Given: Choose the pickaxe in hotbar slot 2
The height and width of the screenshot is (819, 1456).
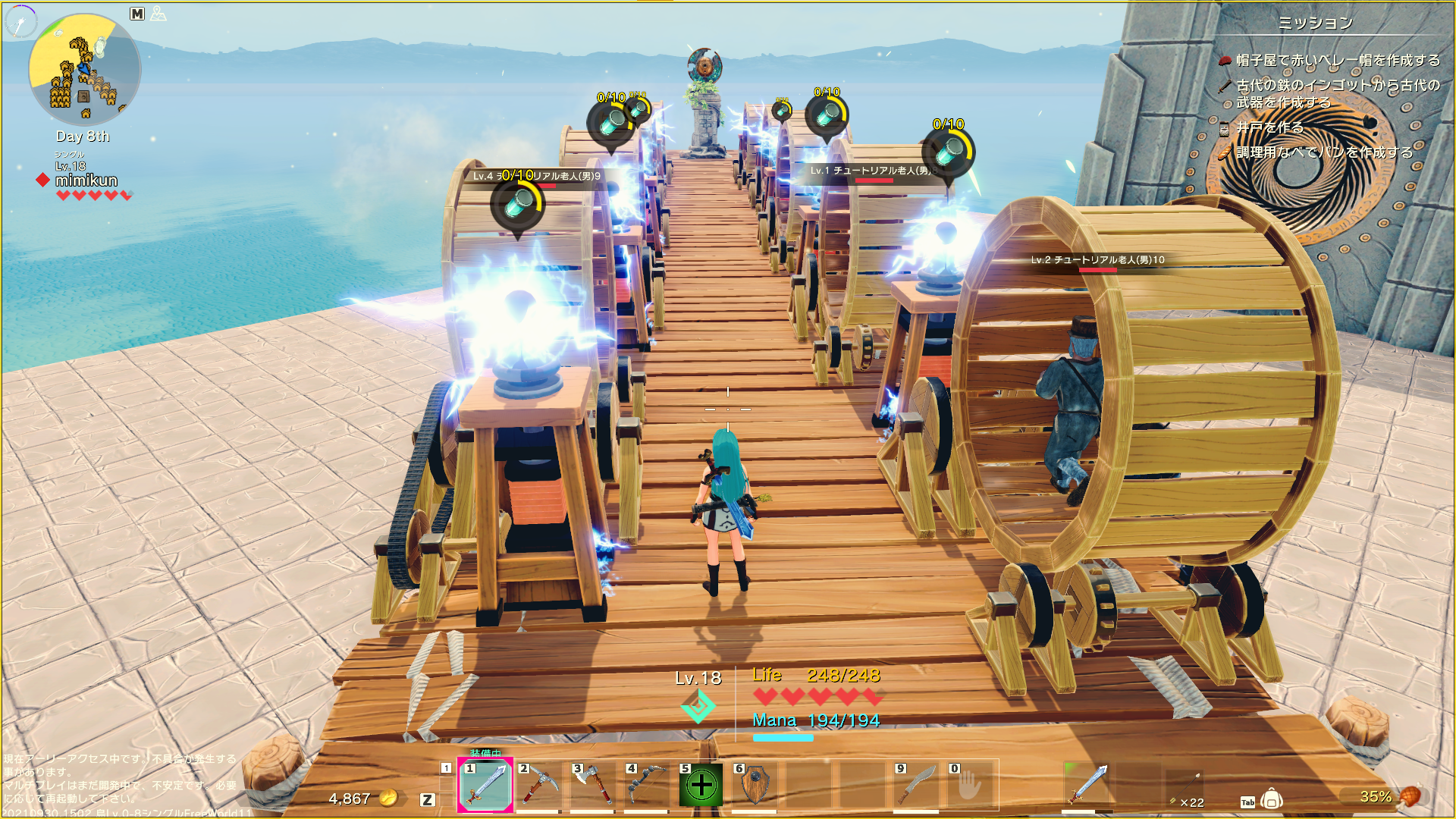Looking at the screenshot, I should click(539, 786).
